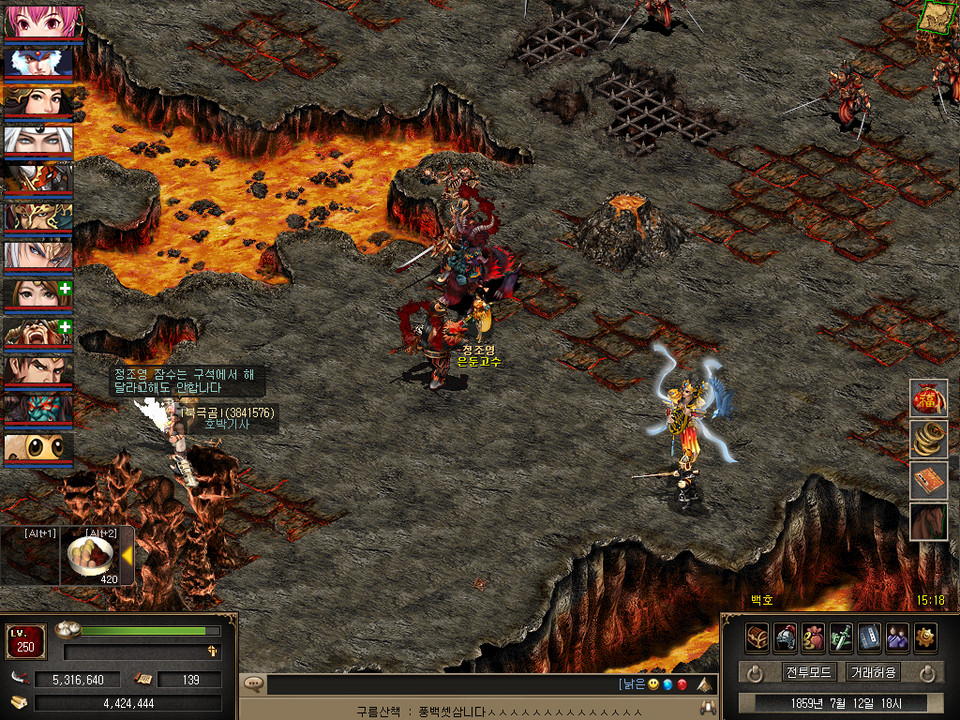Select the white-haired party member portrait

point(37,141)
